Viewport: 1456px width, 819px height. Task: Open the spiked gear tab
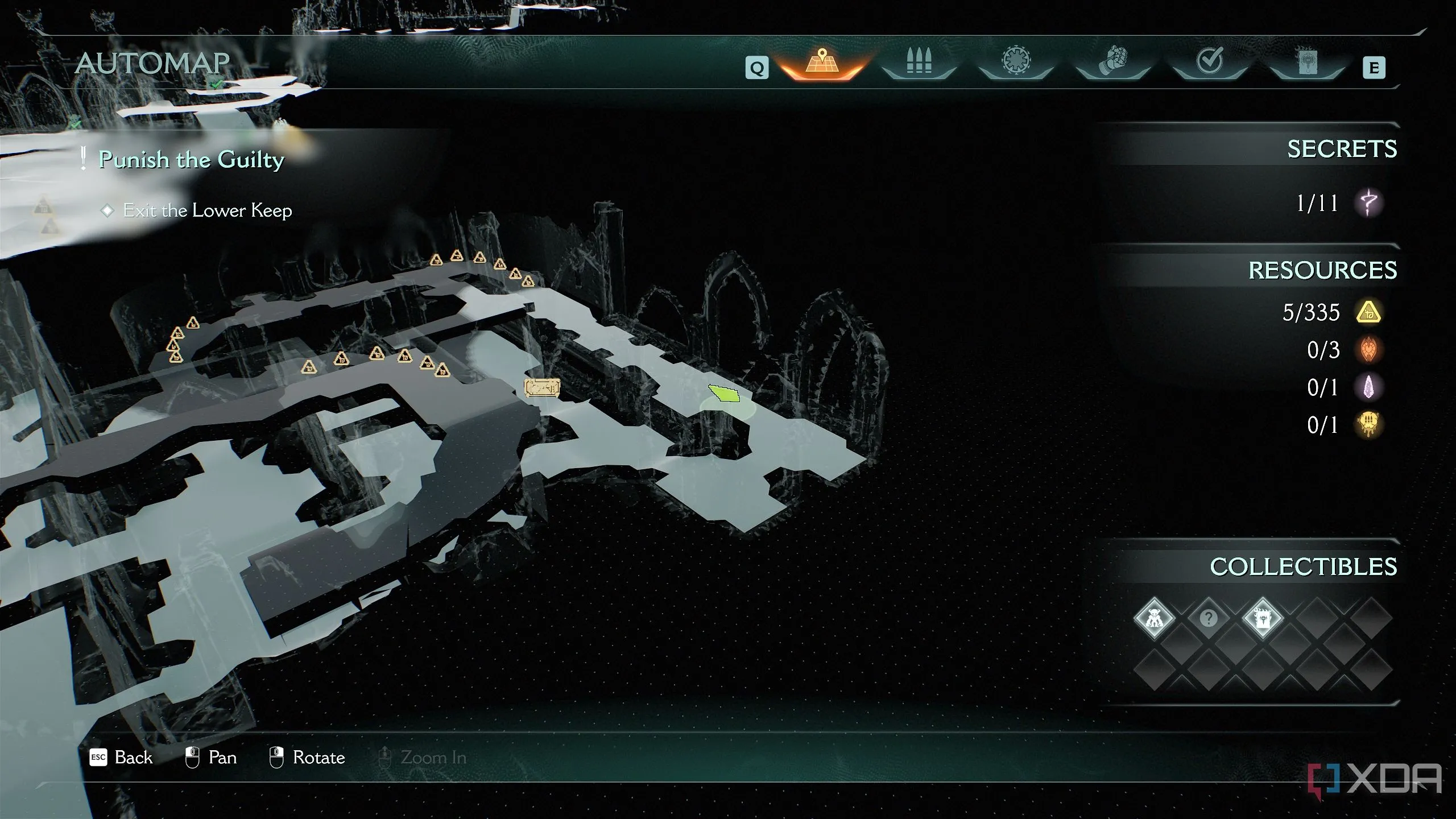(1016, 61)
